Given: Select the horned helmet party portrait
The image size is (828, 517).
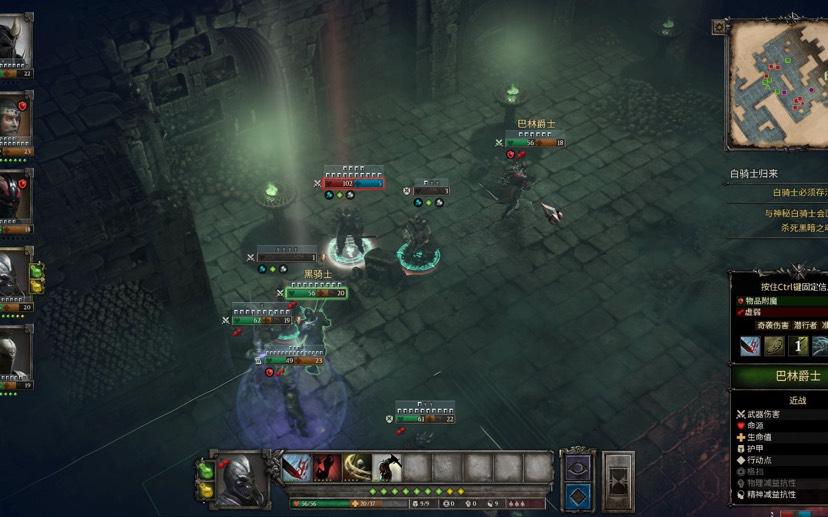Looking at the screenshot, I should point(14,42).
